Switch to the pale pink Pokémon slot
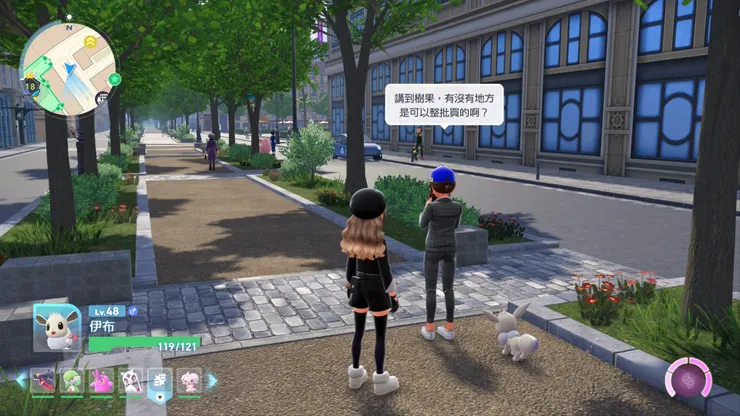This screenshot has width=740, height=416. [189, 380]
